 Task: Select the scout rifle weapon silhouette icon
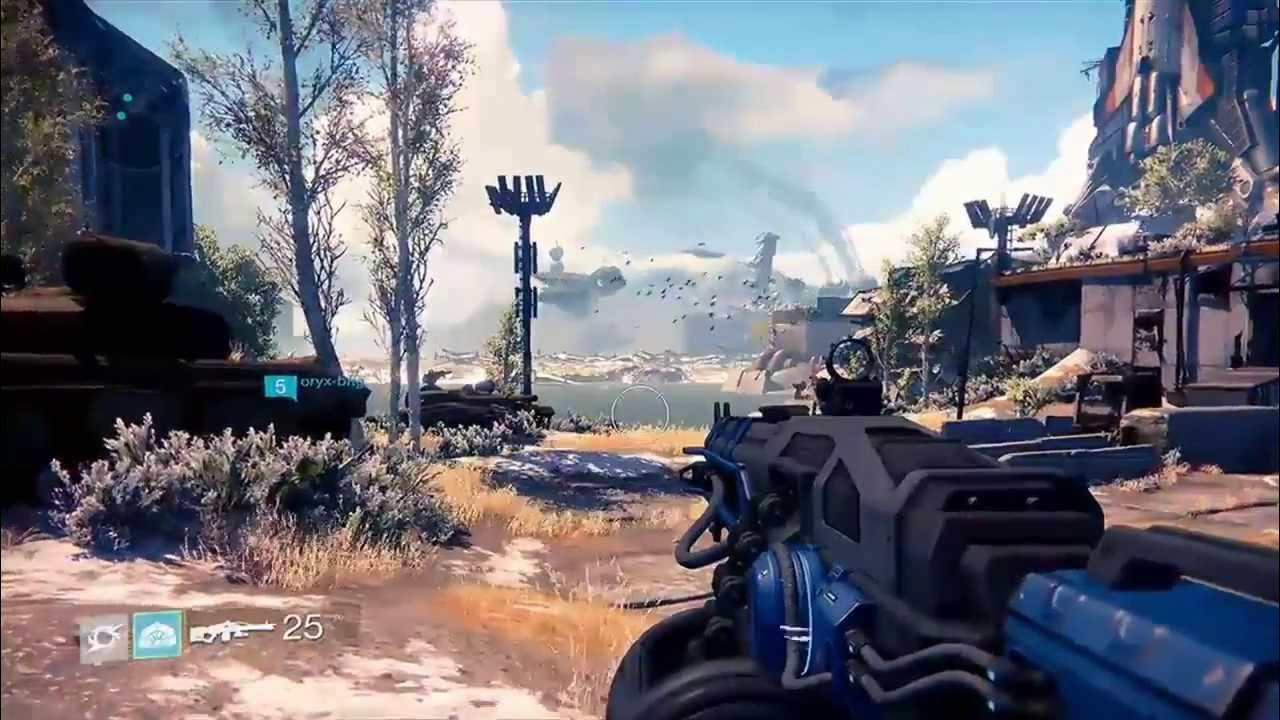click(236, 630)
